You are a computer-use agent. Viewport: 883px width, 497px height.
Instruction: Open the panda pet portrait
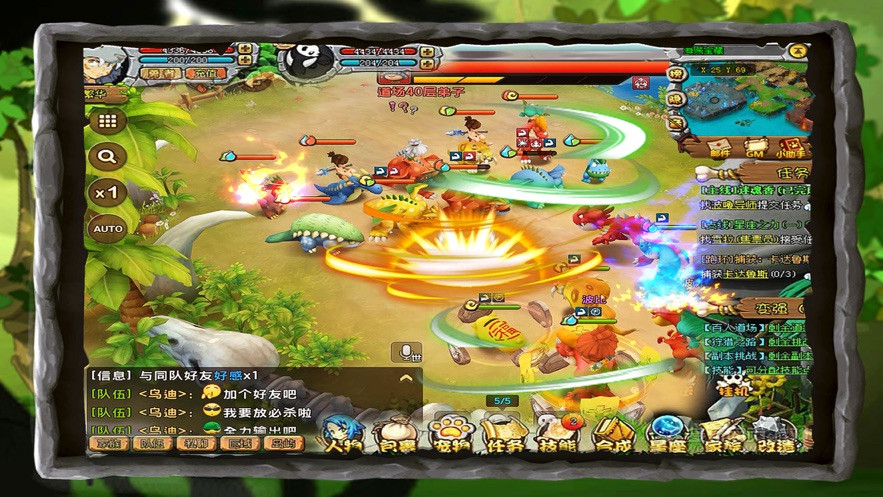point(304,61)
